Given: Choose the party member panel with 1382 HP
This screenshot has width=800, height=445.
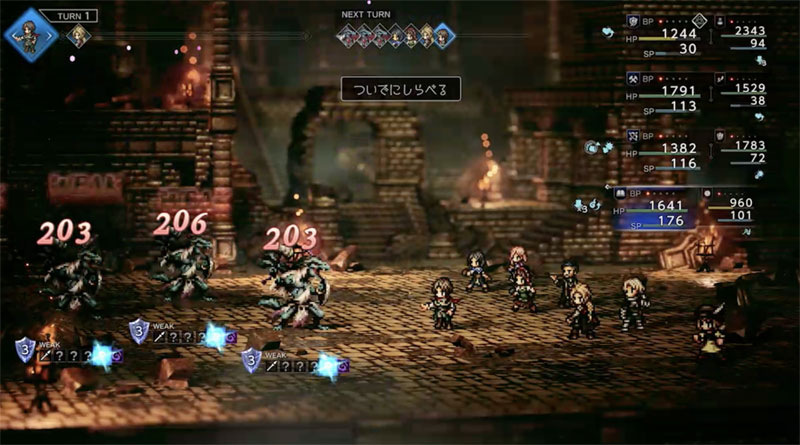Looking at the screenshot, I should pyautogui.click(x=663, y=150).
